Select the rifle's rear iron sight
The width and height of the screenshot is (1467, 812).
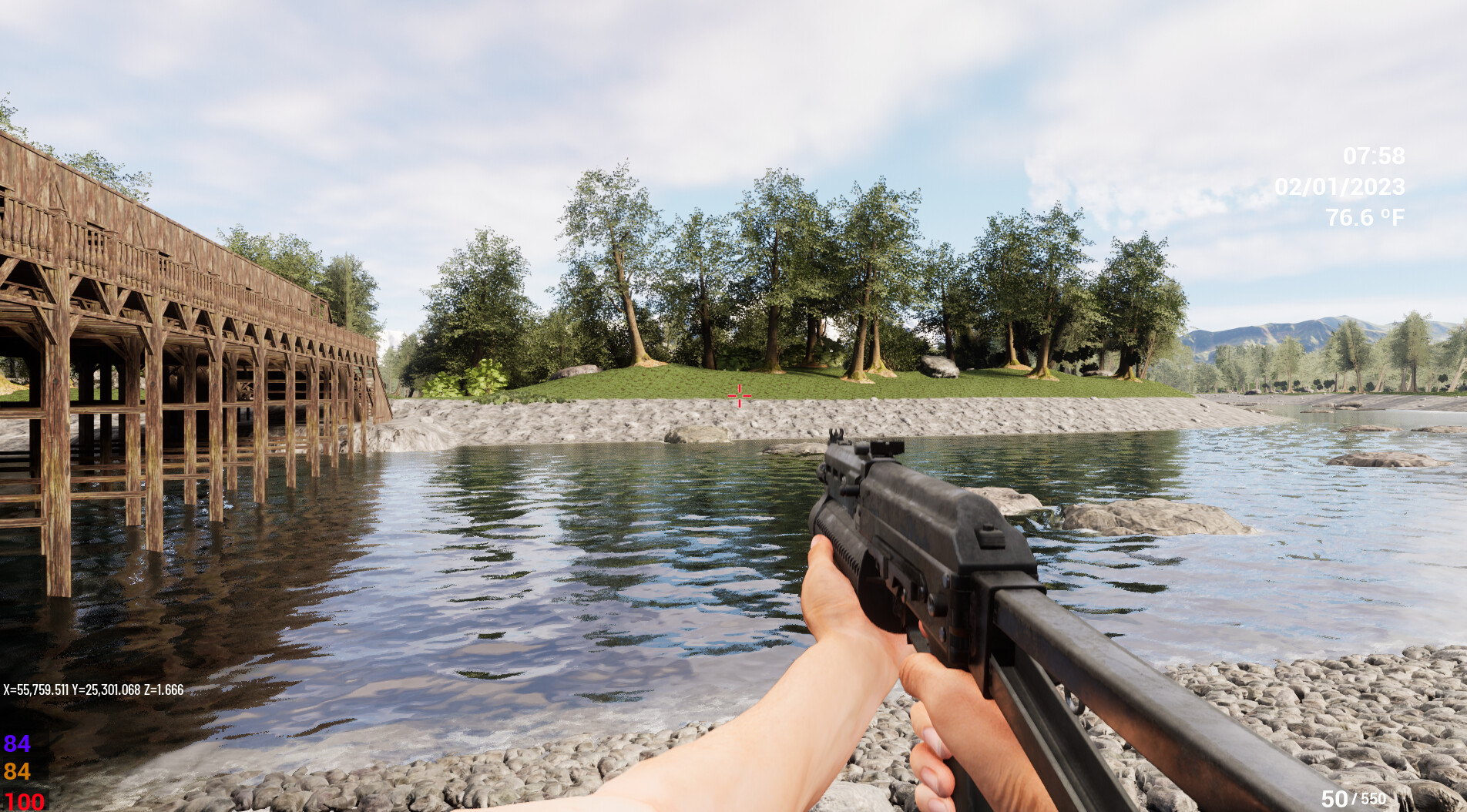885,448
